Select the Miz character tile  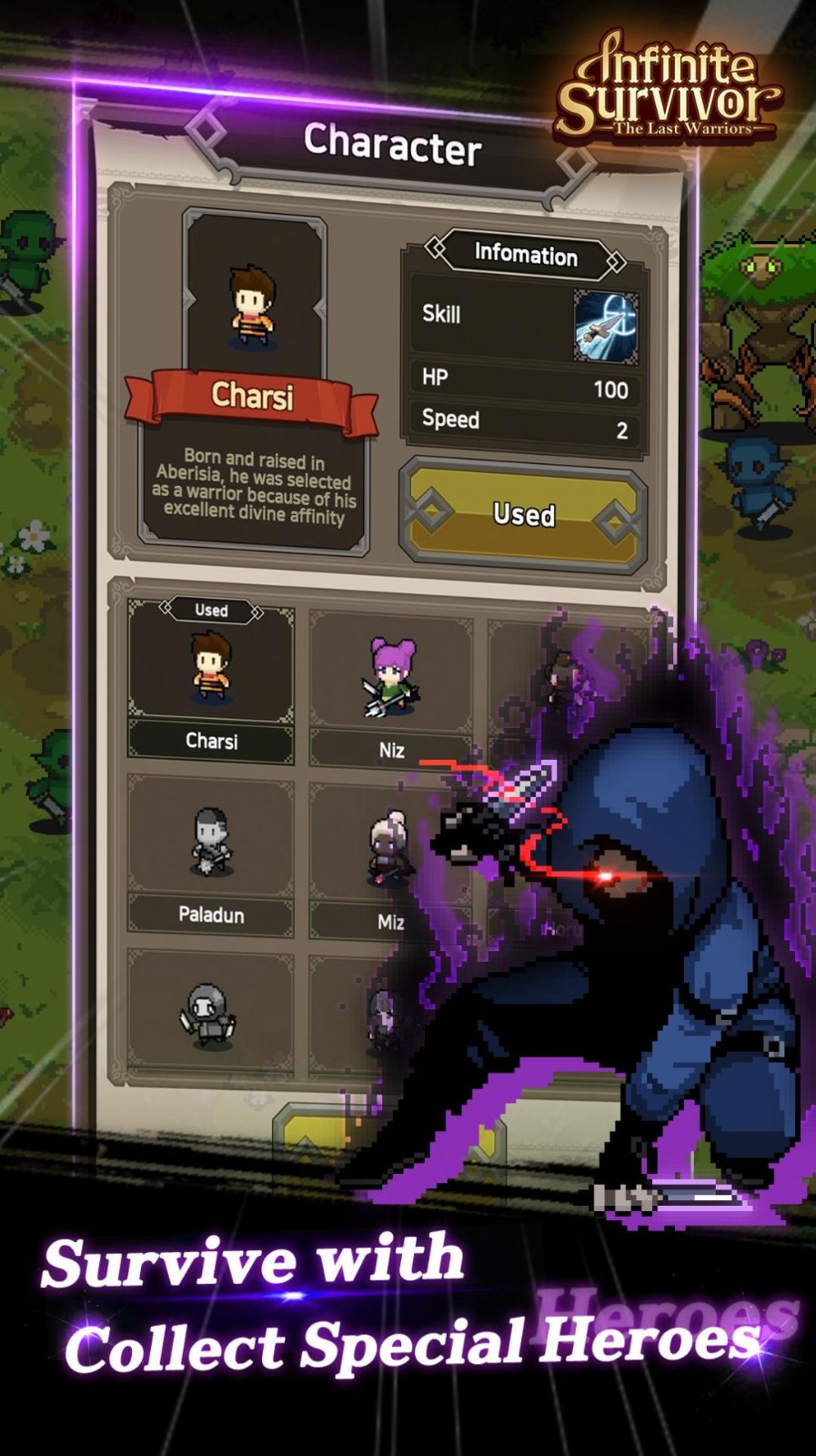click(x=390, y=860)
